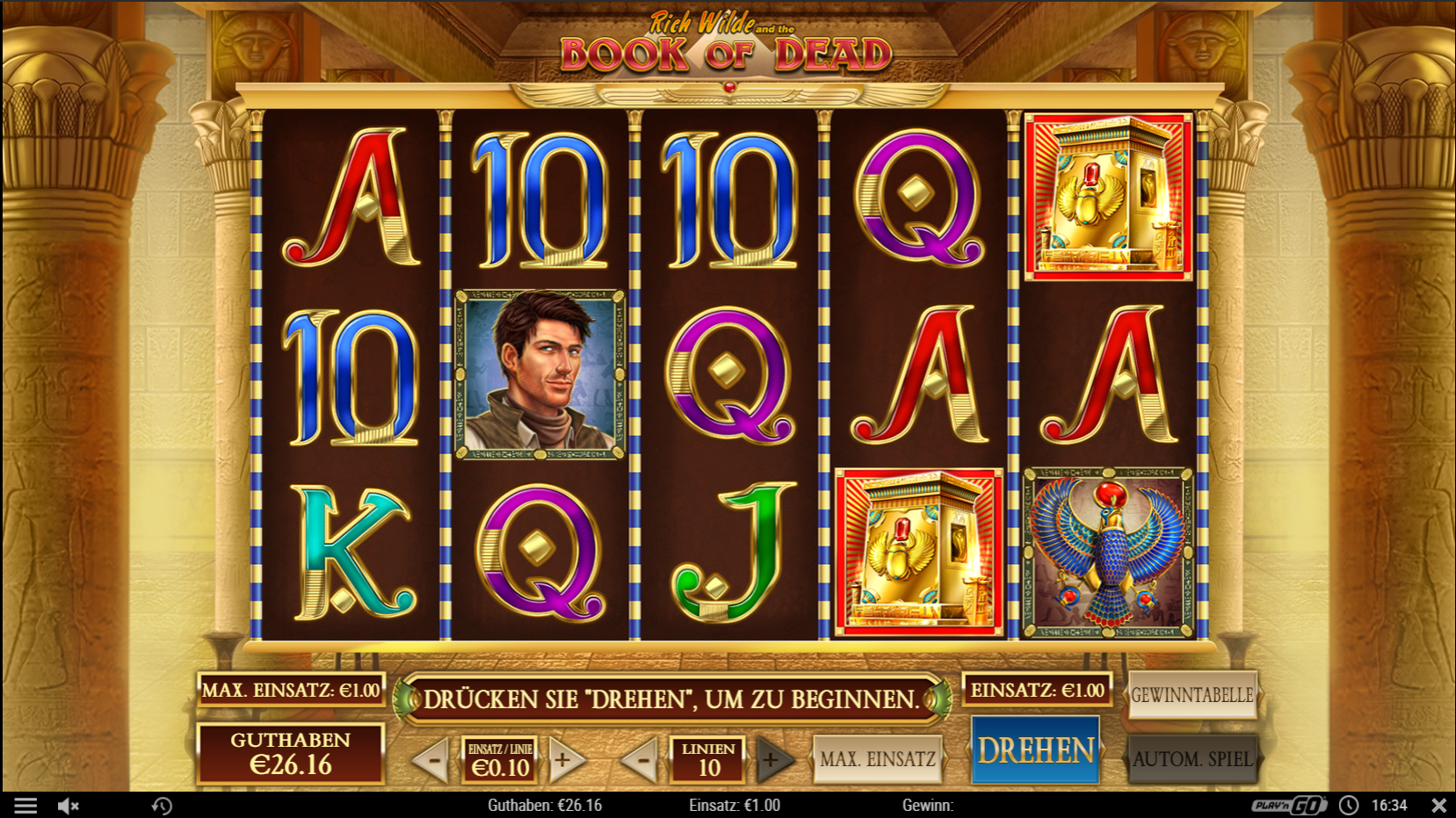
Task: Unmute the game sound
Action: 69,805
